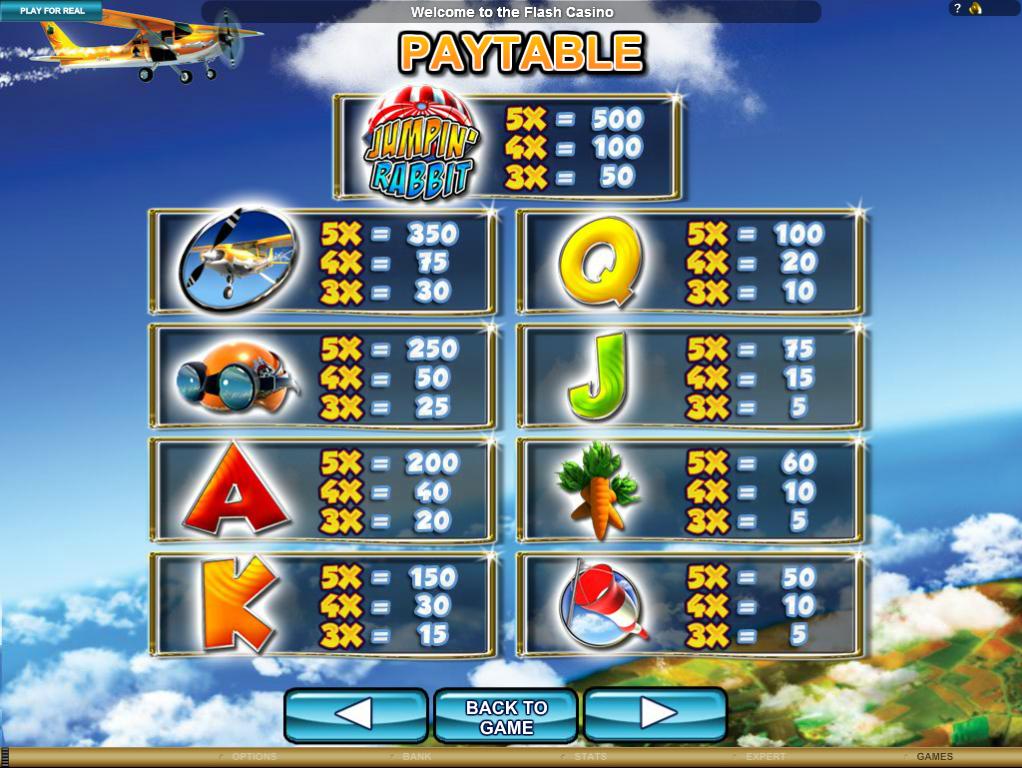Open the Options menu
Screen dimensions: 1022x768
coord(253,757)
